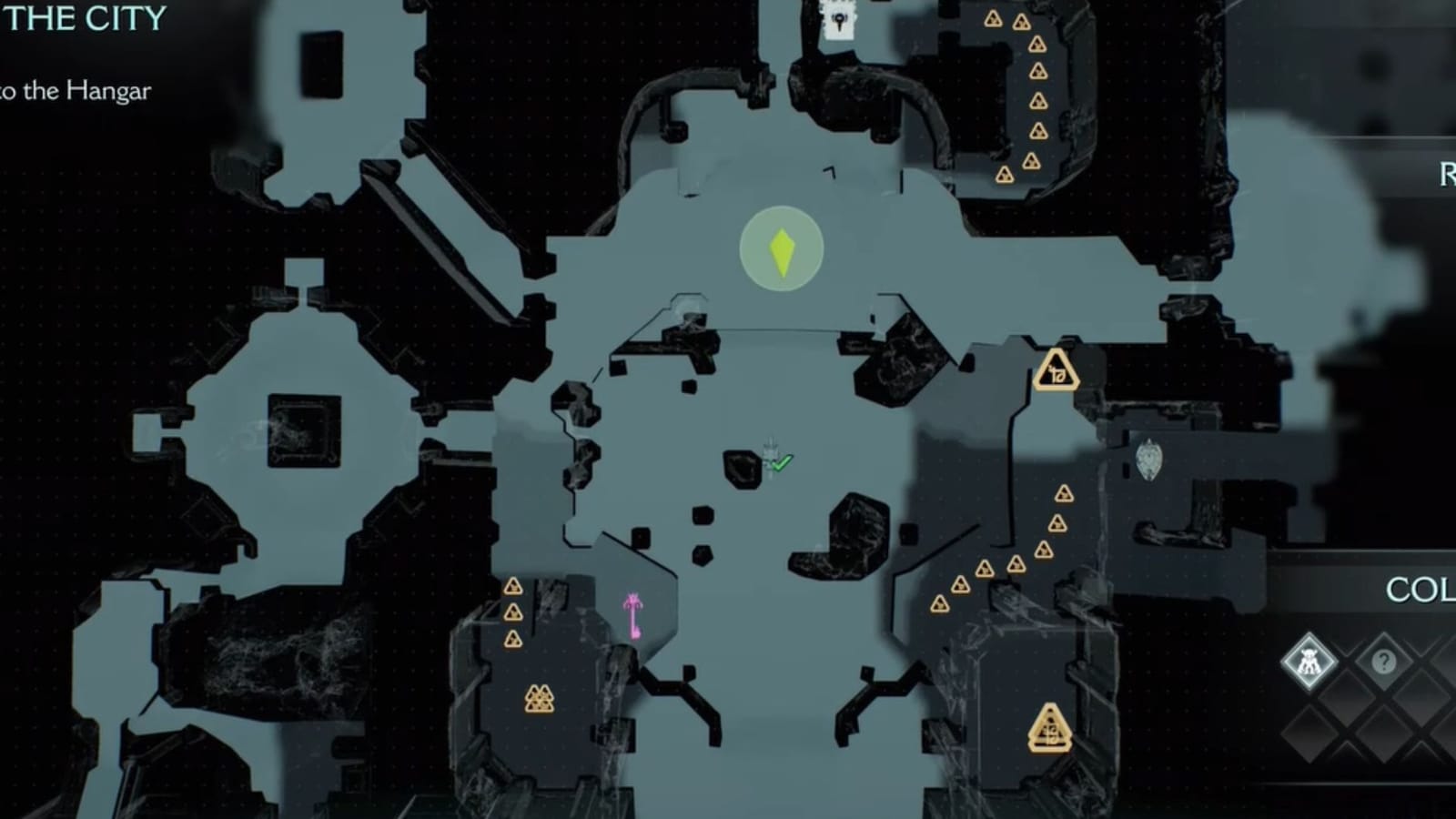Open the hazard marker numbered 10 near top right
The height and width of the screenshot is (819, 1456).
(x=1055, y=372)
